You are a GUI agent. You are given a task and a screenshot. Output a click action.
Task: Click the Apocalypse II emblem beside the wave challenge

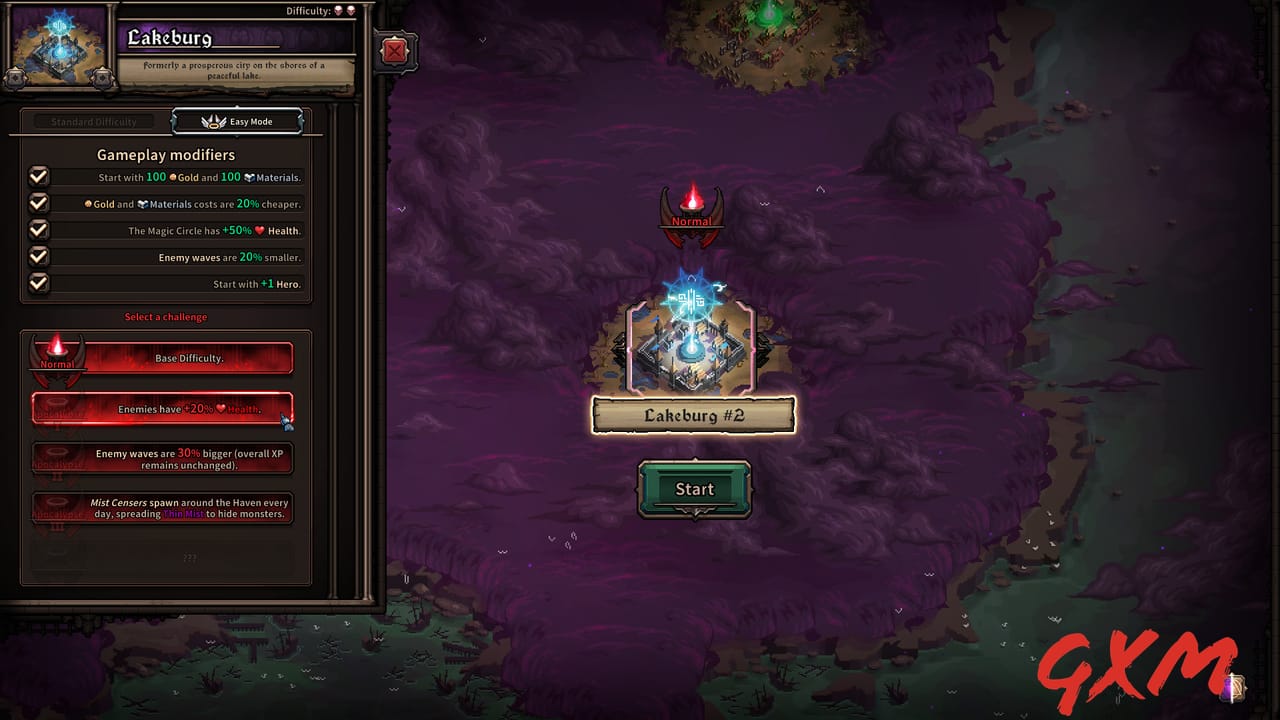57,458
